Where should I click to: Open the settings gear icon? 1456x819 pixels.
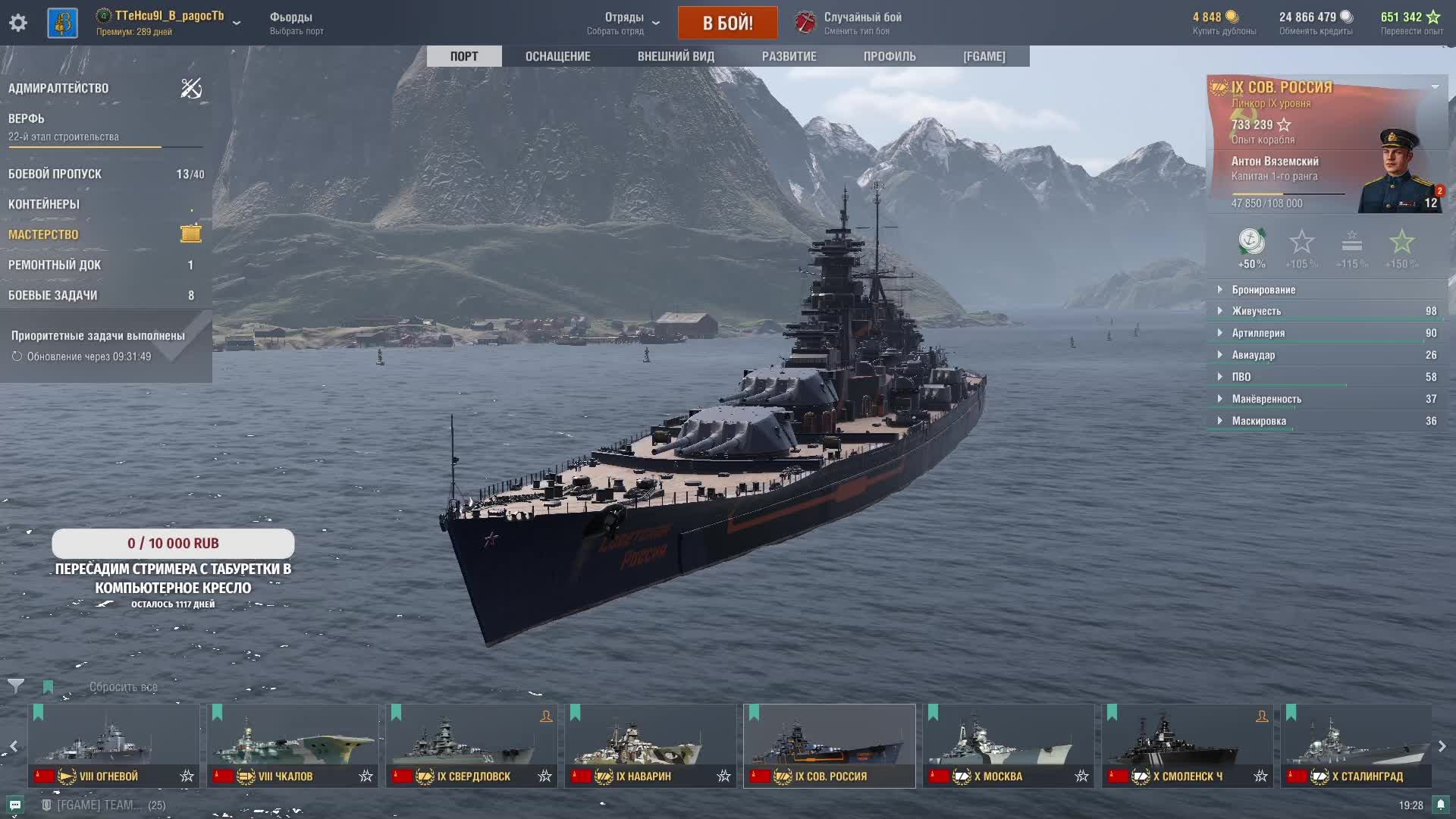[x=18, y=23]
